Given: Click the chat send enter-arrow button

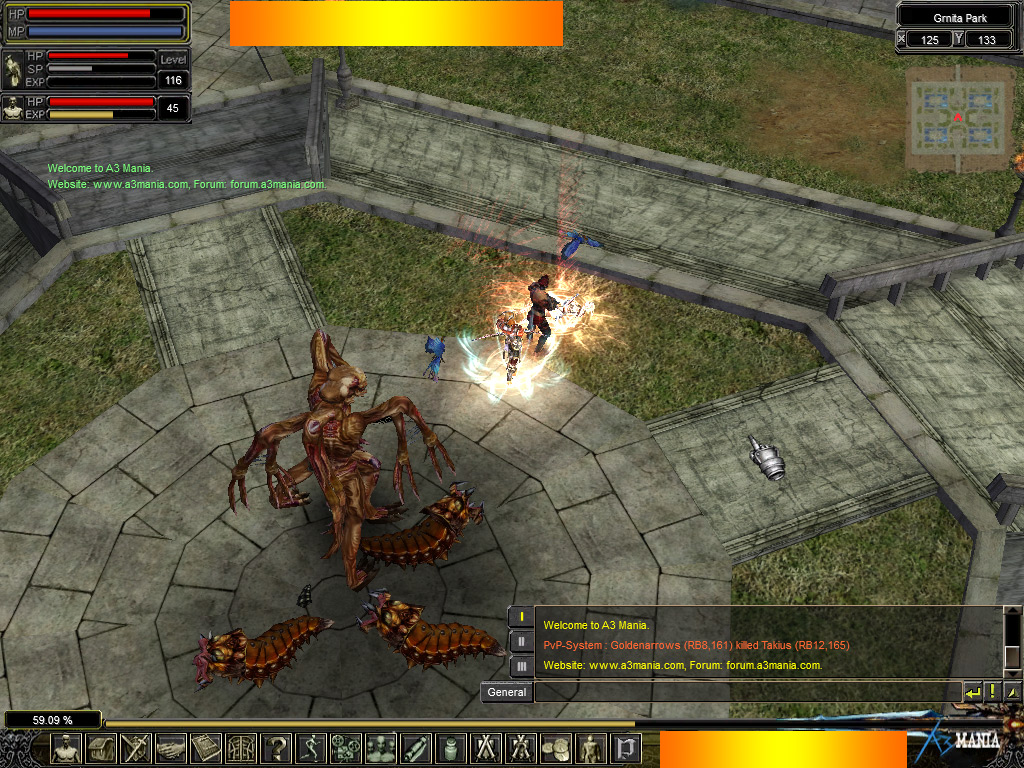Looking at the screenshot, I should [972, 692].
